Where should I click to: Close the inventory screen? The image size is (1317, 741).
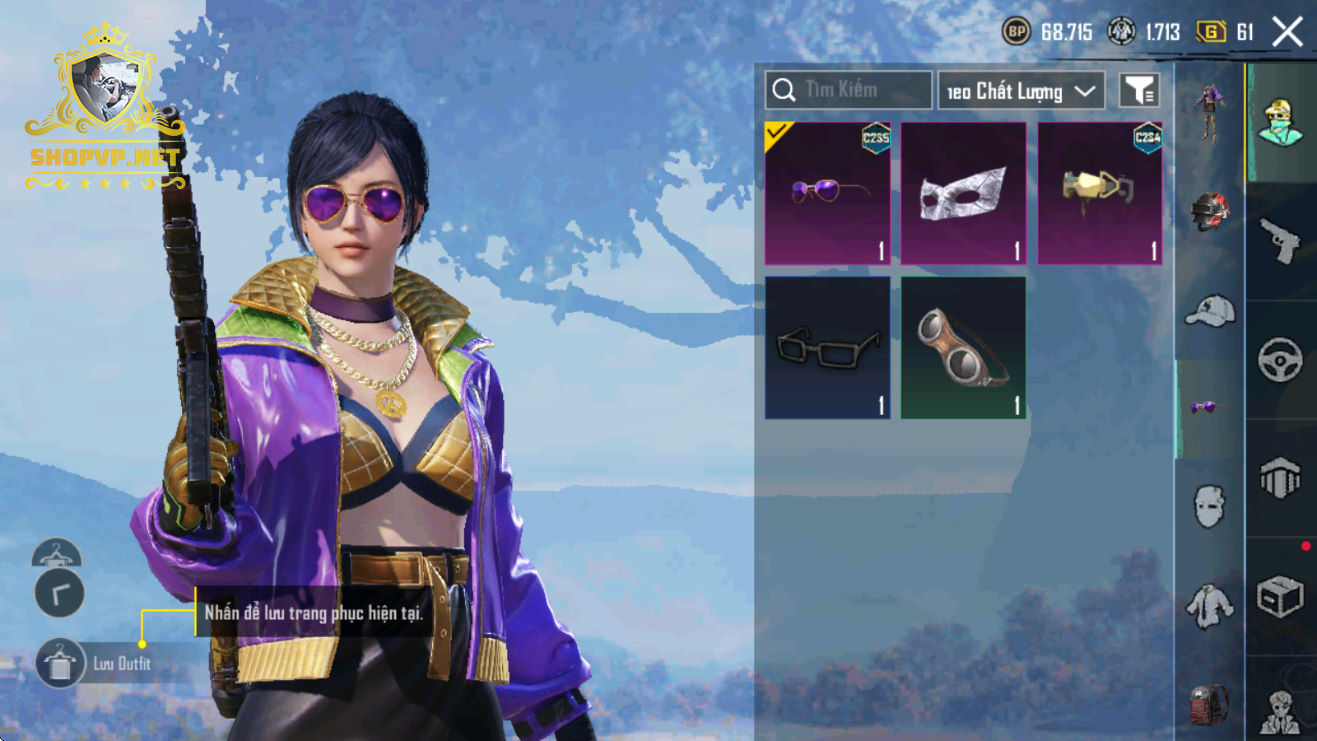click(1287, 32)
